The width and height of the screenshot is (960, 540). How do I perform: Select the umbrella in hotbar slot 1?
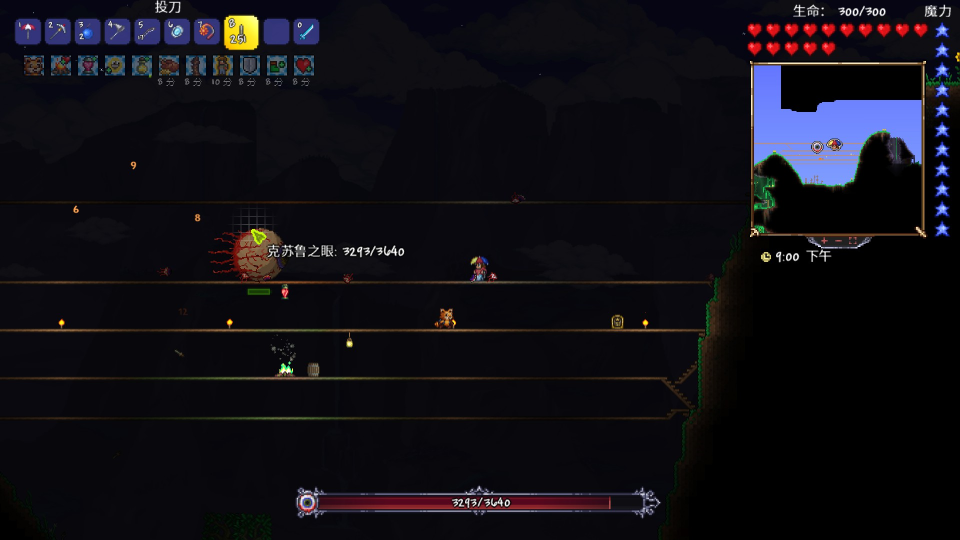(28, 32)
